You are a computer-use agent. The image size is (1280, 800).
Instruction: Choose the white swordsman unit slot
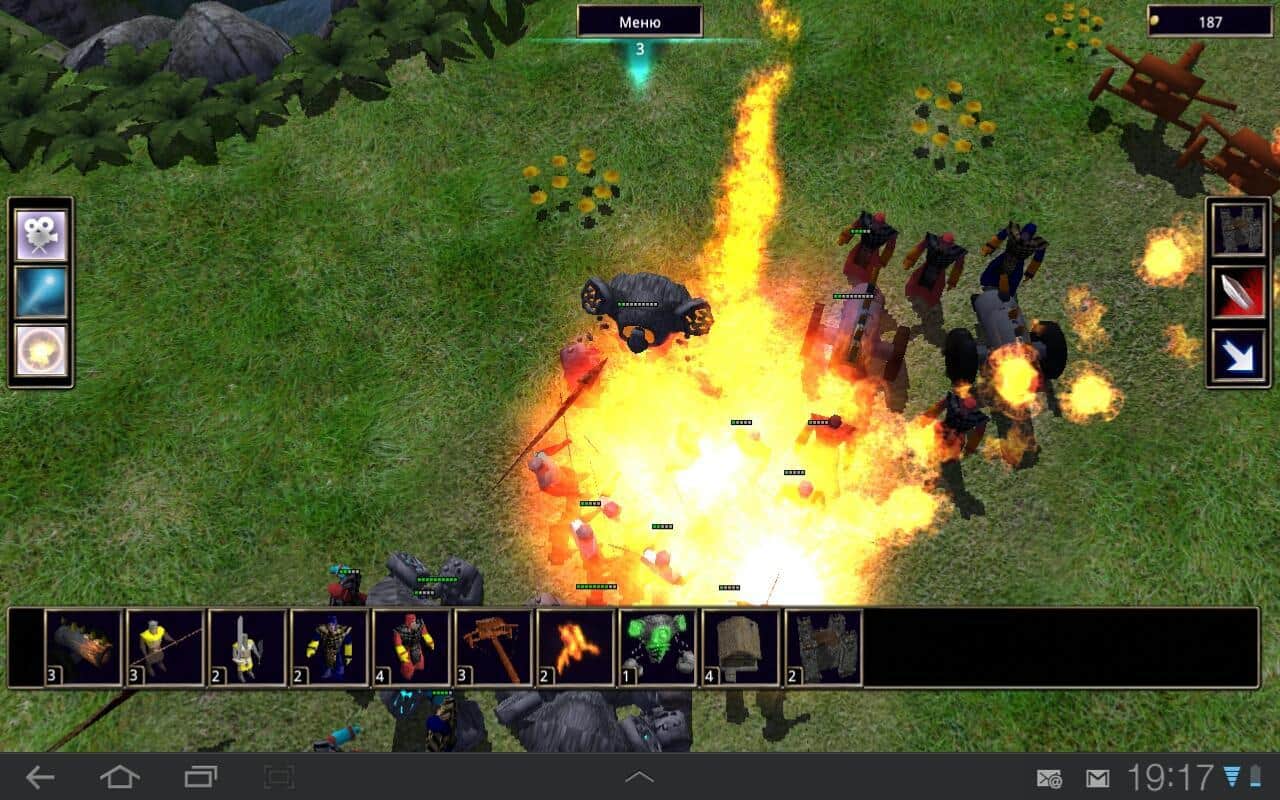[x=248, y=647]
